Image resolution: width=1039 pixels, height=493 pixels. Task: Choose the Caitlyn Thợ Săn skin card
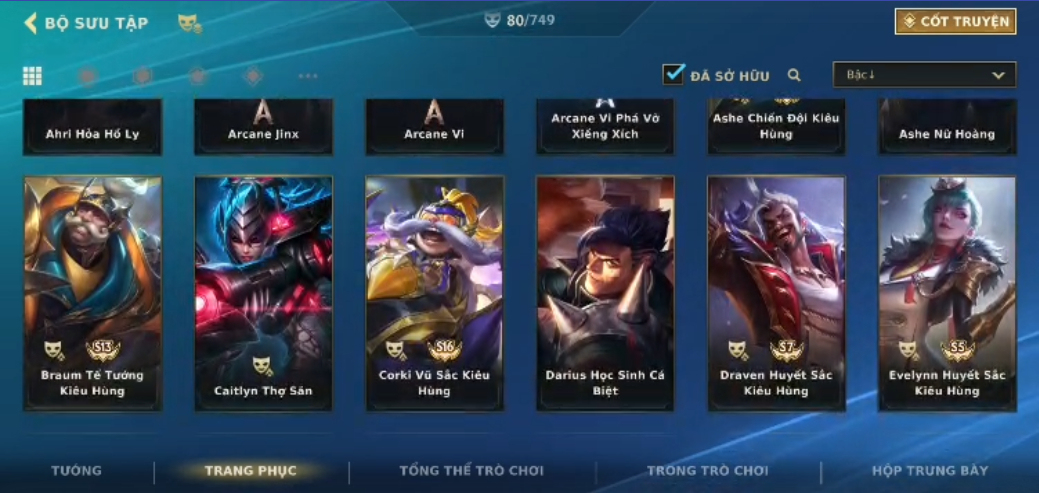click(263, 293)
